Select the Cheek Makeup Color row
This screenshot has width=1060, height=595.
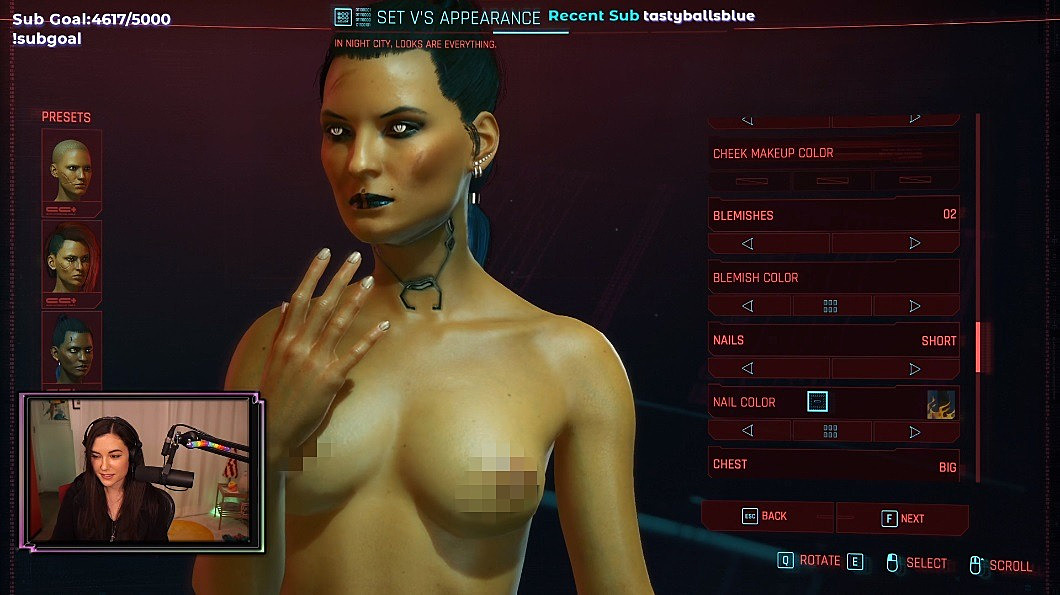pos(833,153)
